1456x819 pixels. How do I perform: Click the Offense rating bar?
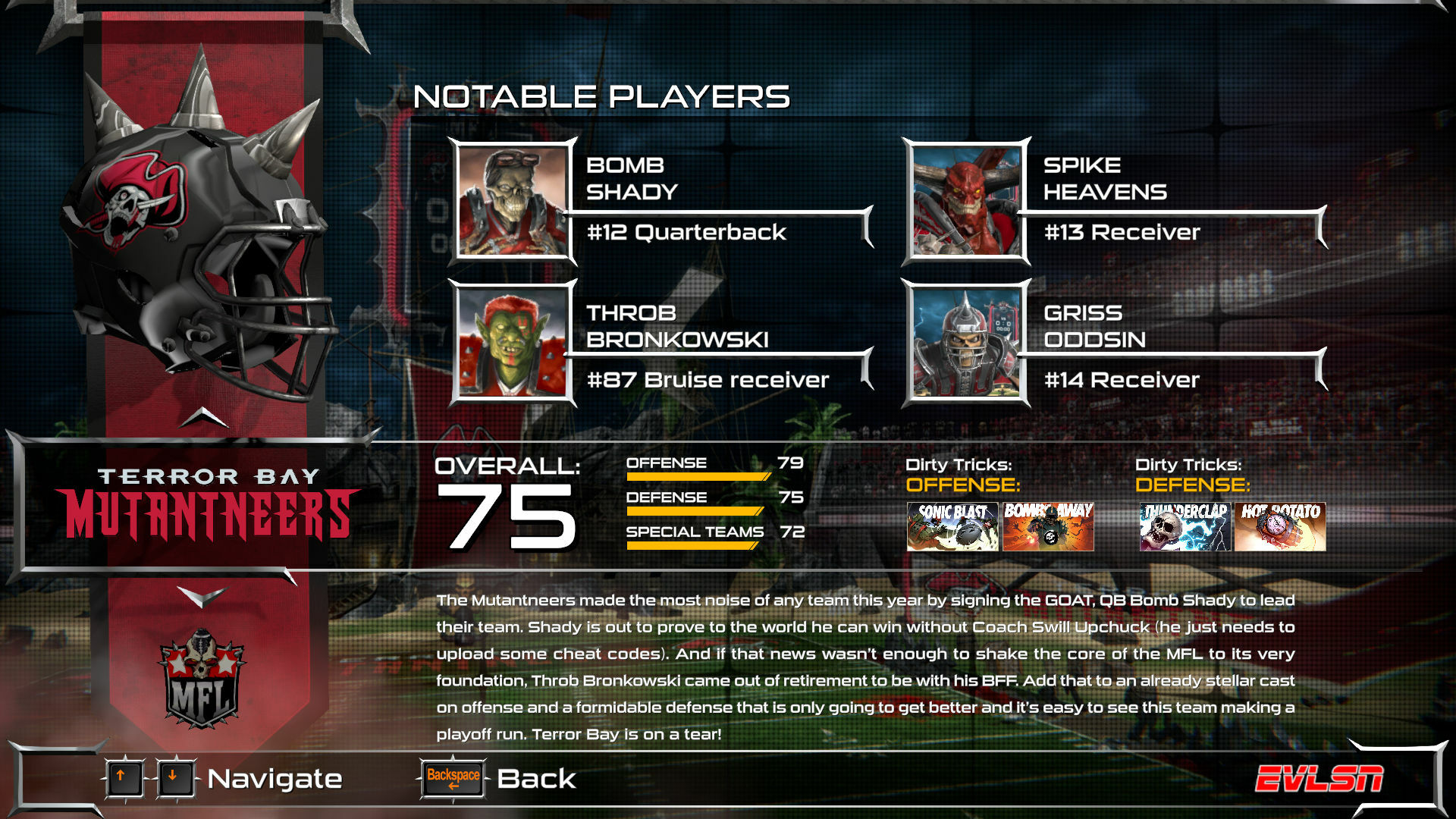[698, 475]
